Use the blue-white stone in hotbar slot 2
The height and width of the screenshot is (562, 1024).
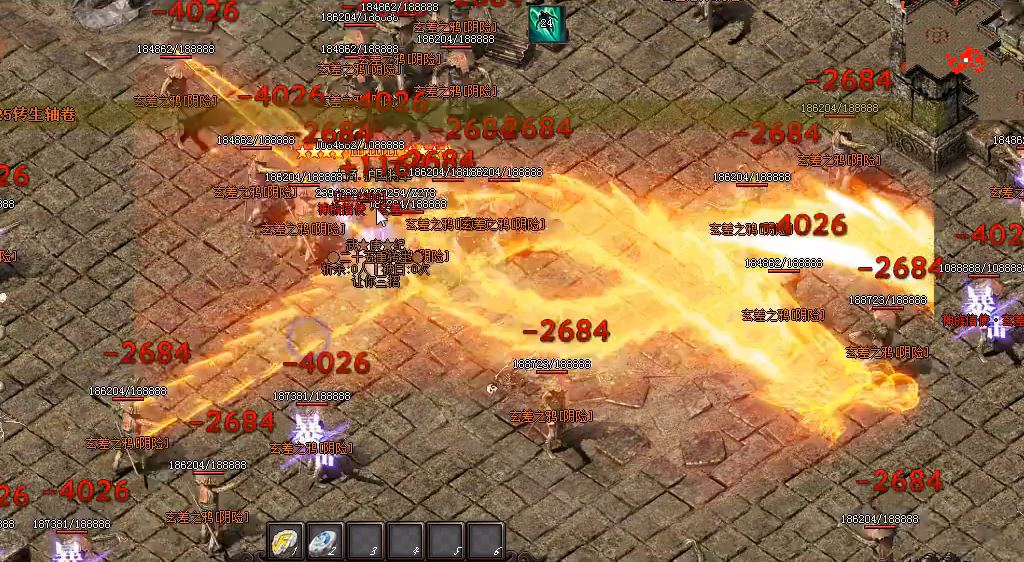[x=323, y=541]
